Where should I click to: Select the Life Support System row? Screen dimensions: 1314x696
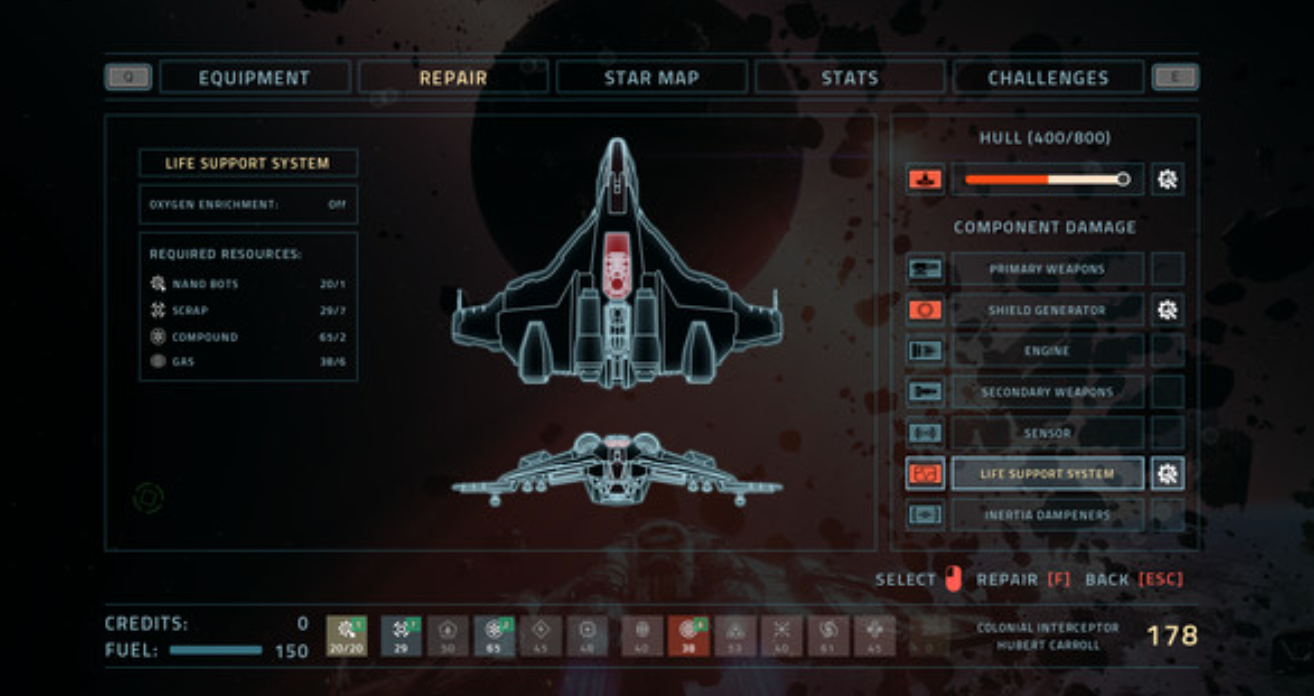pos(1047,474)
